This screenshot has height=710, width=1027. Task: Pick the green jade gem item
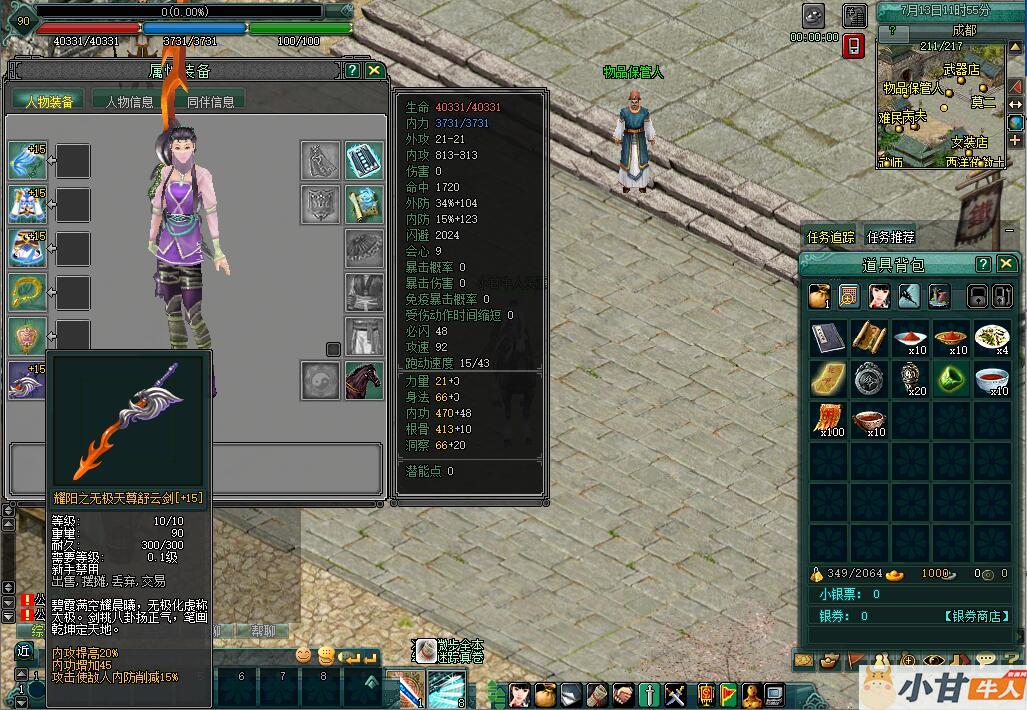tap(951, 378)
